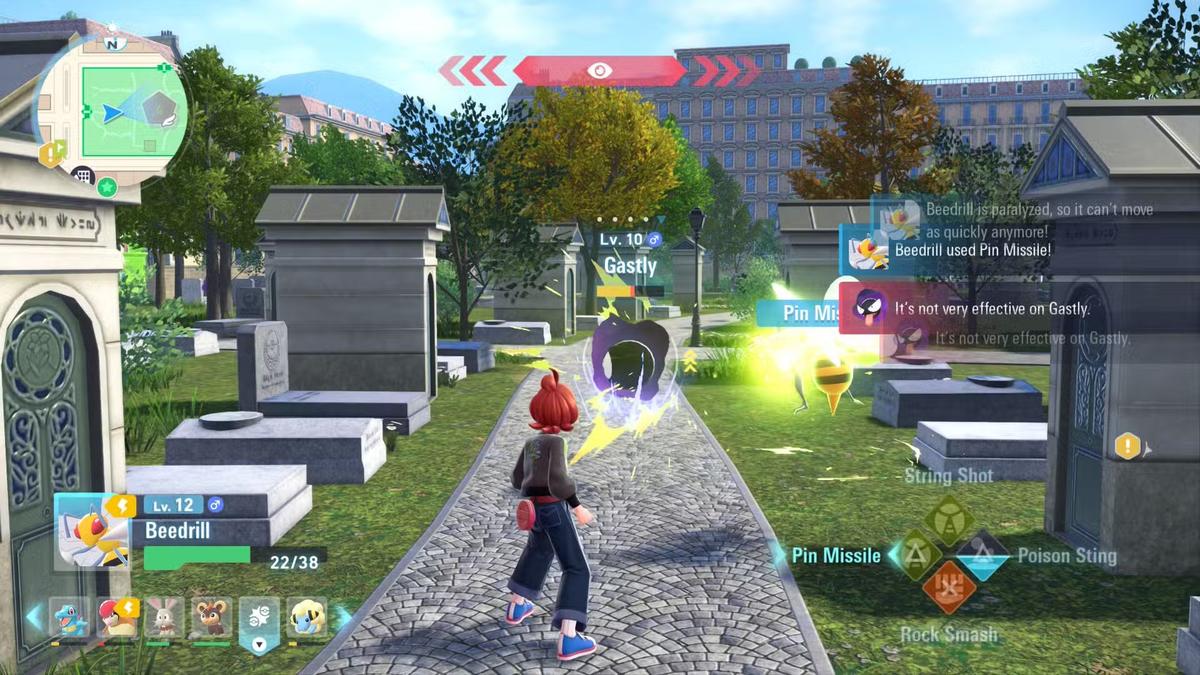Click the yellow exclamation quest icon on minimap
Image resolution: width=1200 pixels, height=675 pixels.
point(51,153)
